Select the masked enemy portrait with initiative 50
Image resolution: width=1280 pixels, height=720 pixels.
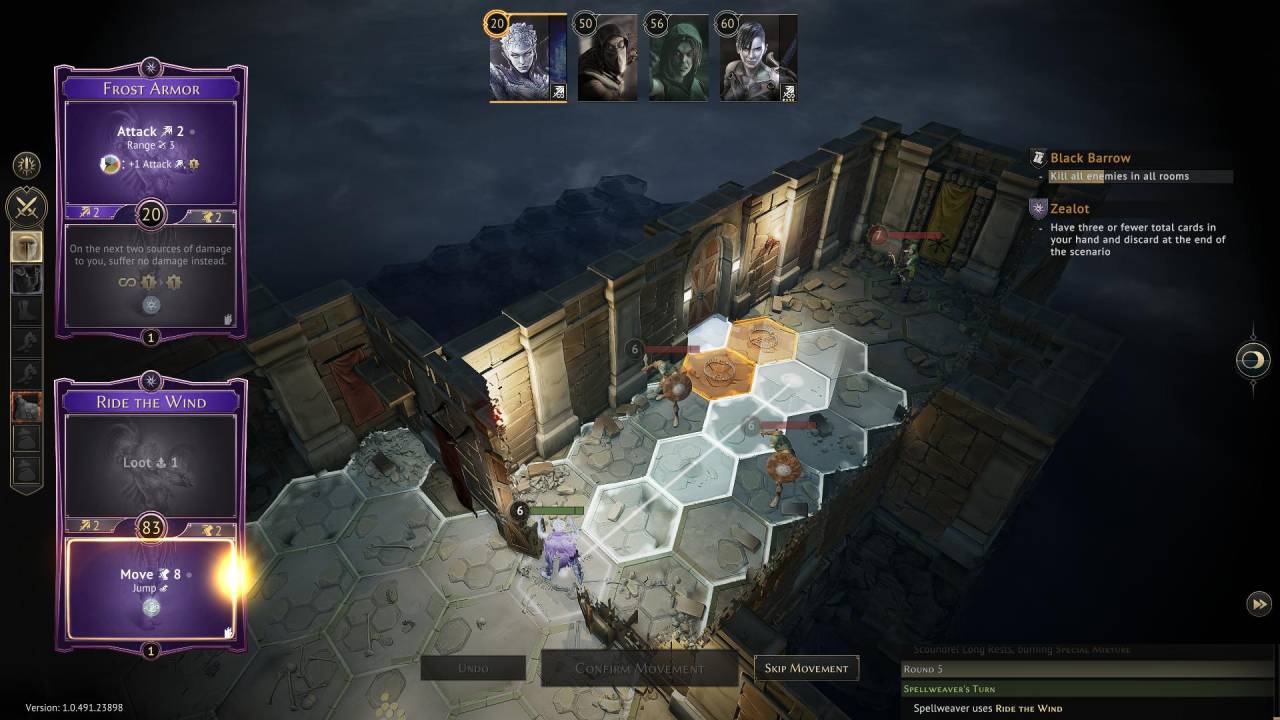pyautogui.click(x=607, y=58)
